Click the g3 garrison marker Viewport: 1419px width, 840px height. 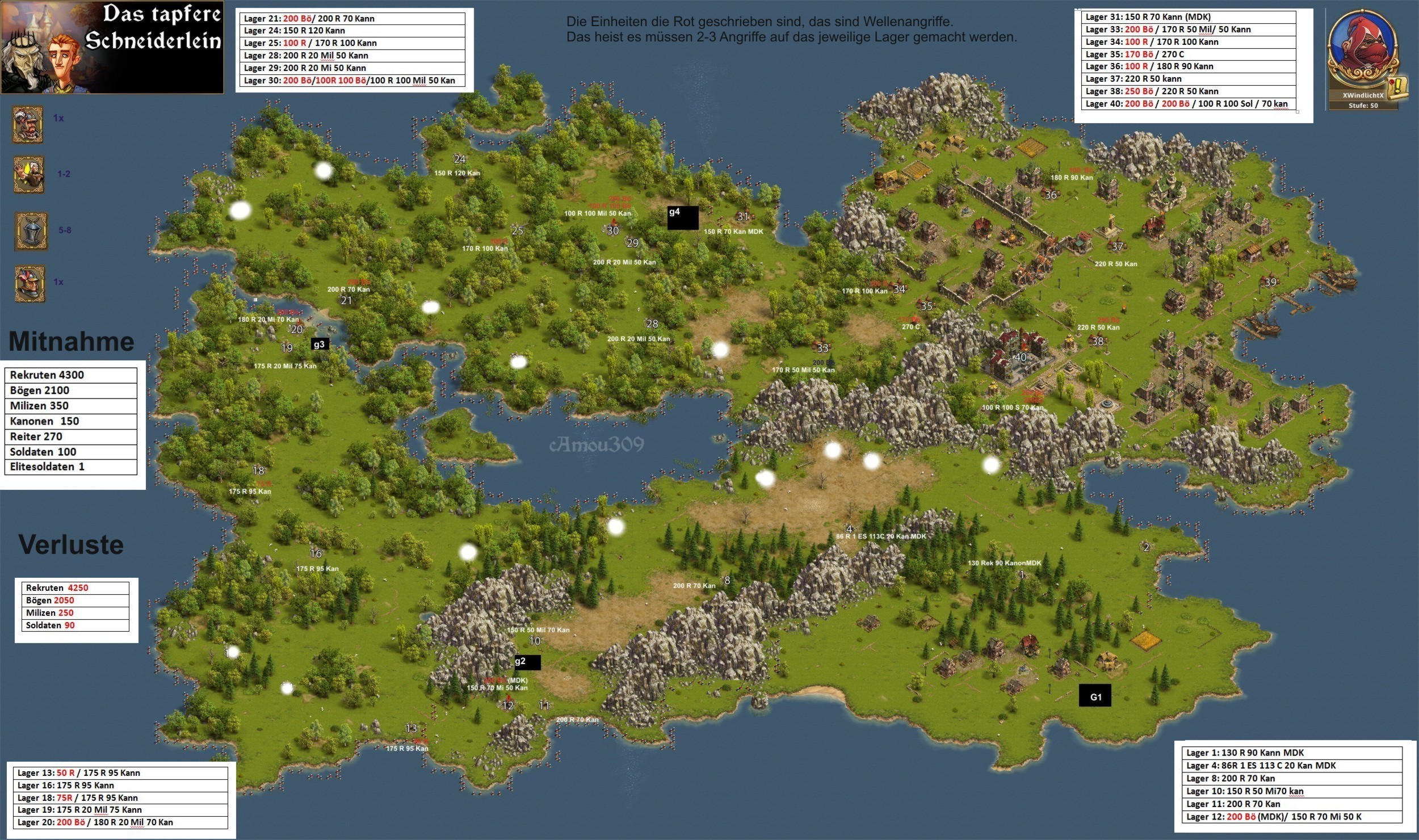tap(320, 344)
